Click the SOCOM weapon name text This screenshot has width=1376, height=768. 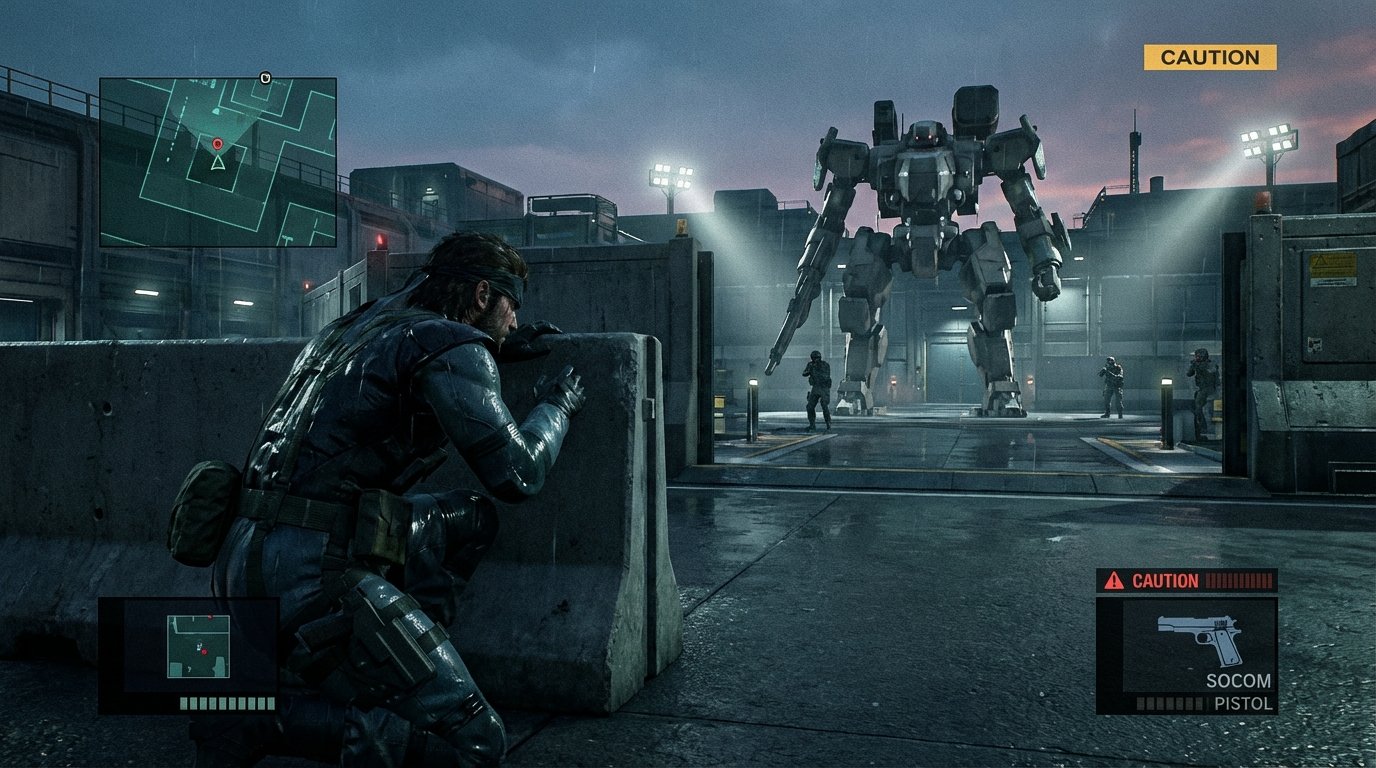point(1239,680)
